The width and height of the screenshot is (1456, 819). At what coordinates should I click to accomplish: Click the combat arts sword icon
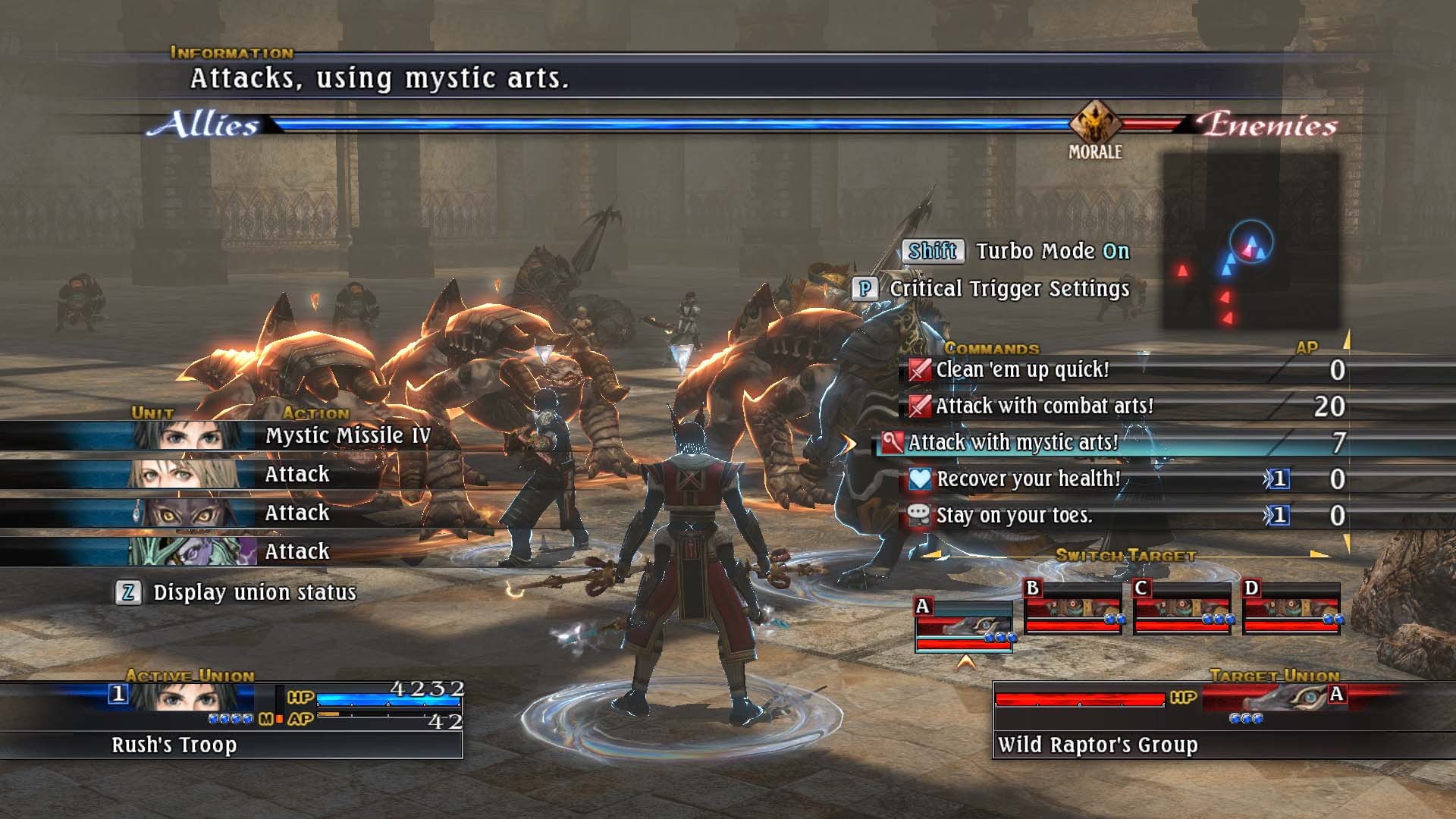pos(920,406)
